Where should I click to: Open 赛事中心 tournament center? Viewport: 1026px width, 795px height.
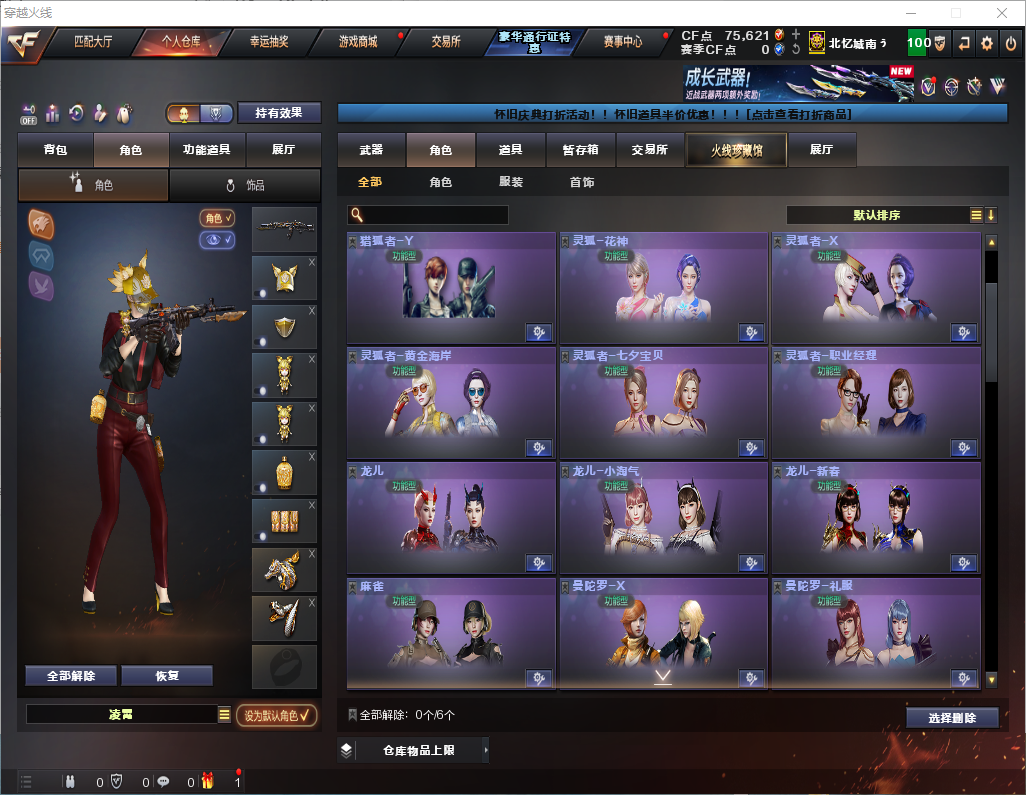(622, 42)
